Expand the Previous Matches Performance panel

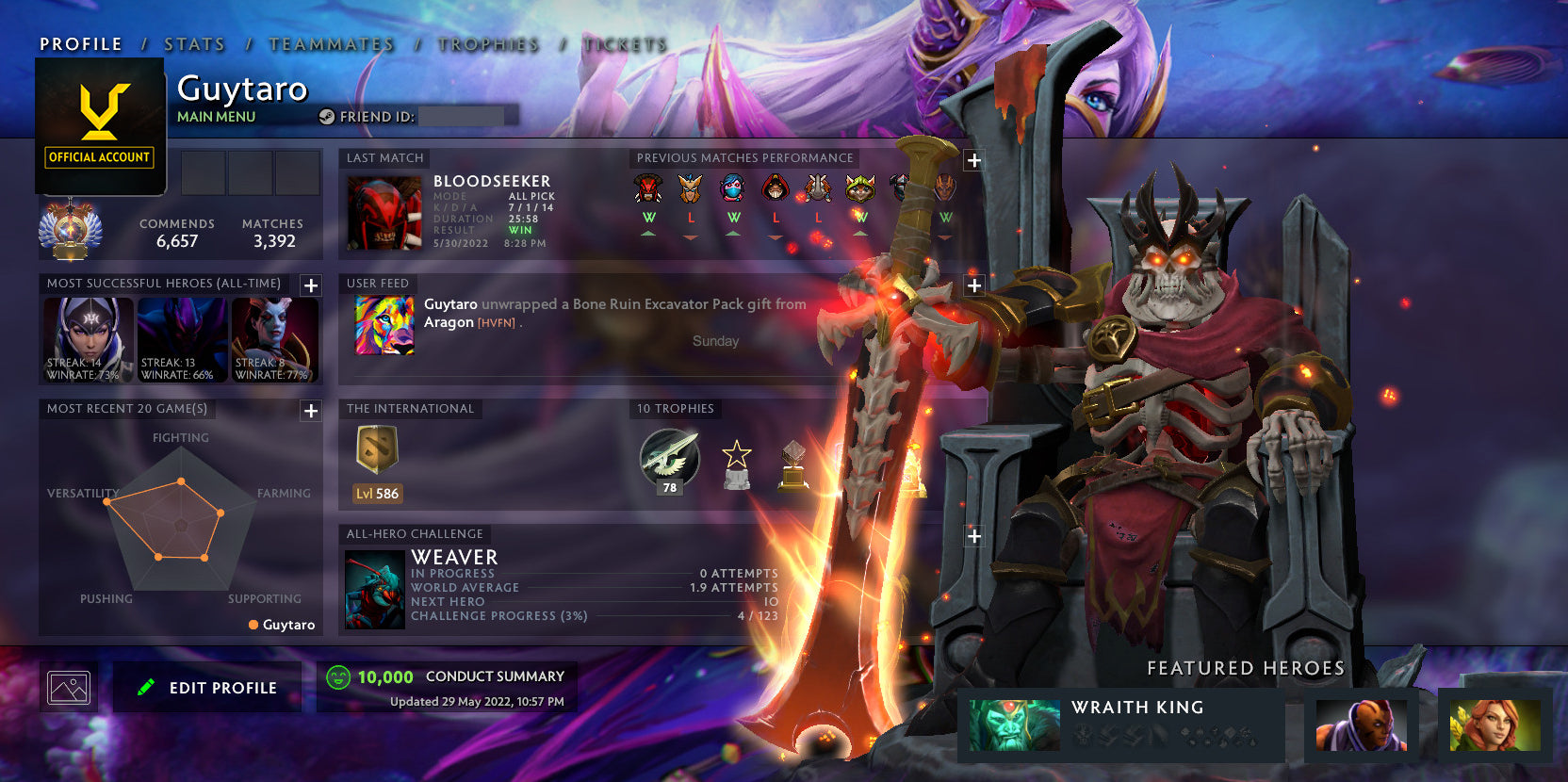972,160
